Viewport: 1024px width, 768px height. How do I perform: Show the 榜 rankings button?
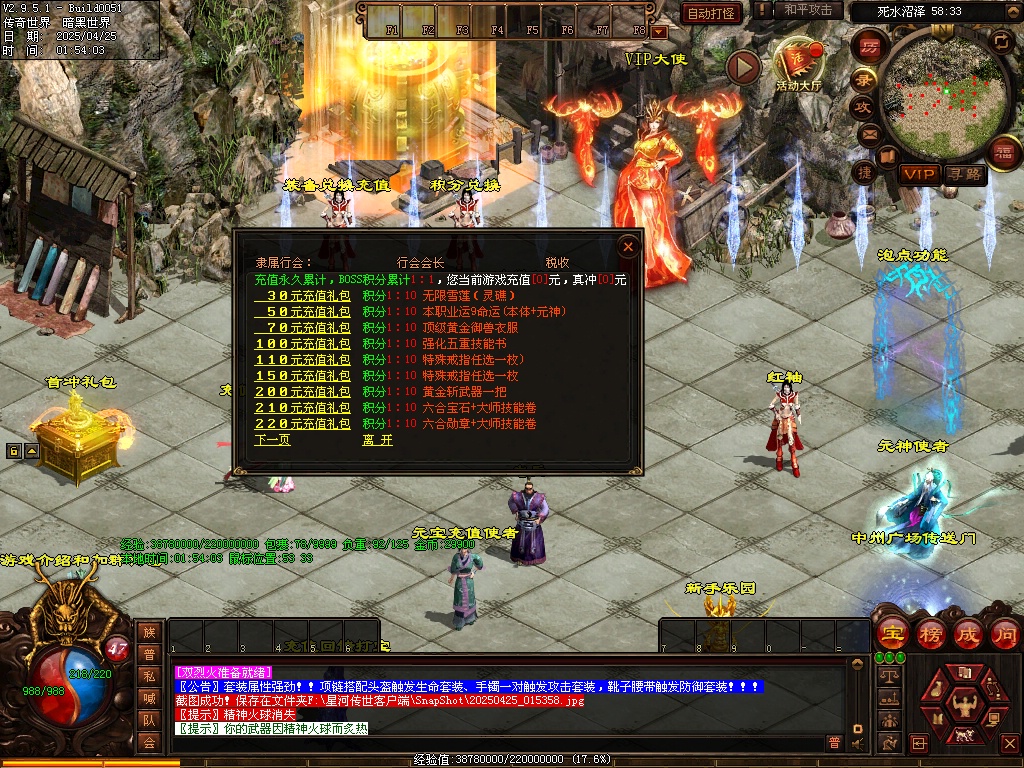pos(931,633)
